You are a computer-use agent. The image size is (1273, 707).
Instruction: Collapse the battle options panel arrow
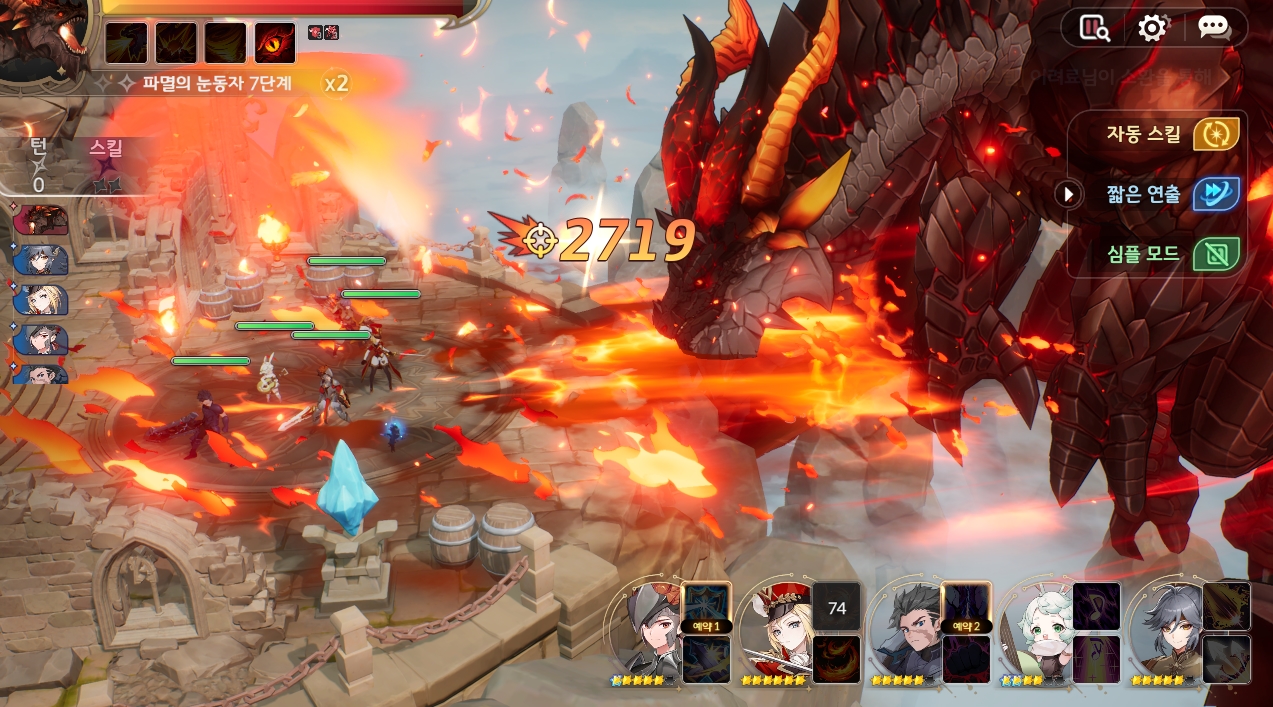pyautogui.click(x=1069, y=194)
